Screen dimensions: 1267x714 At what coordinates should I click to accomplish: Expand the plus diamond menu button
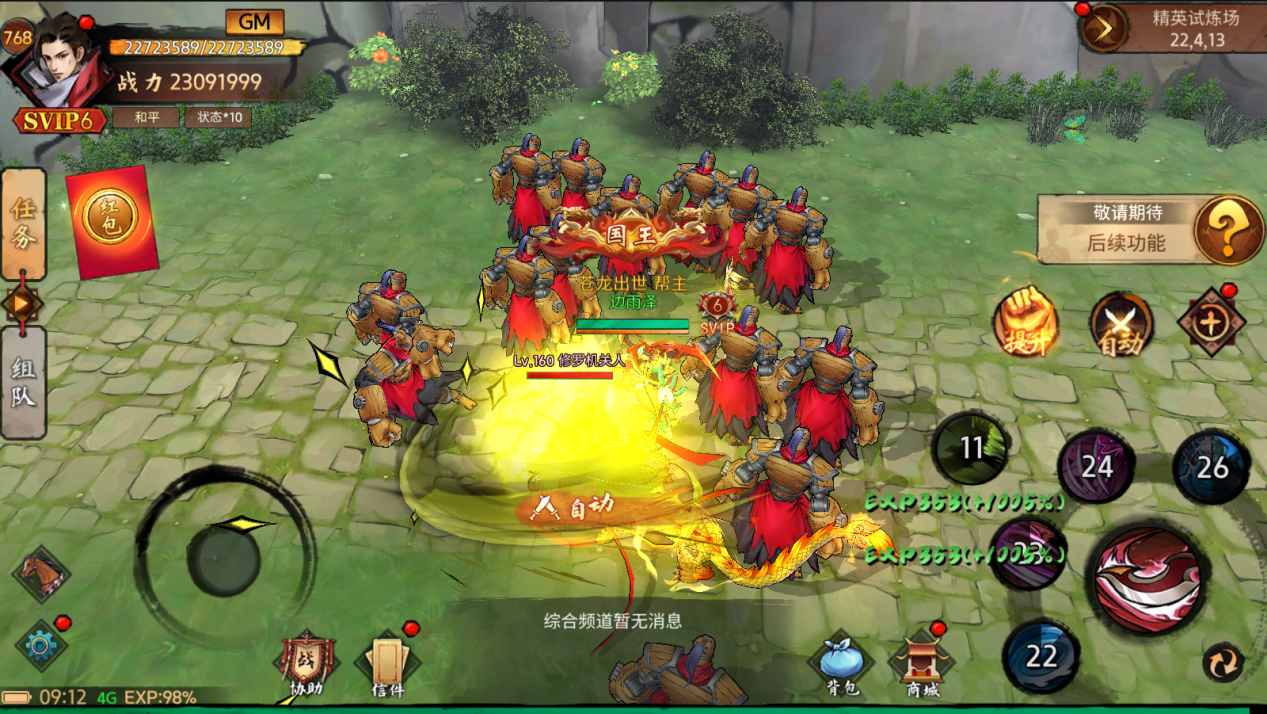[1211, 323]
